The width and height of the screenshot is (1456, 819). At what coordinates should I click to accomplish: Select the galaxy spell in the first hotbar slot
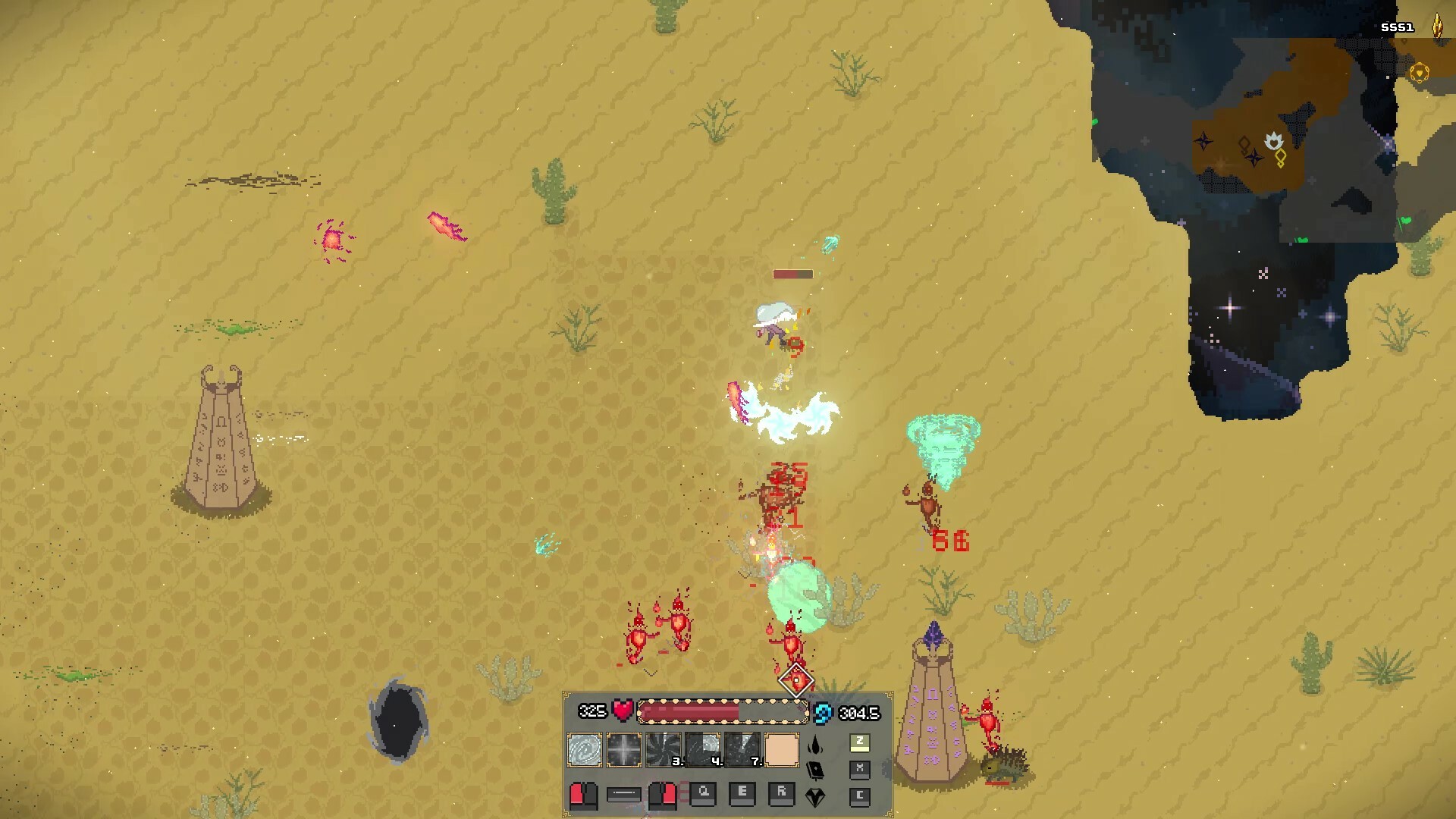point(584,750)
